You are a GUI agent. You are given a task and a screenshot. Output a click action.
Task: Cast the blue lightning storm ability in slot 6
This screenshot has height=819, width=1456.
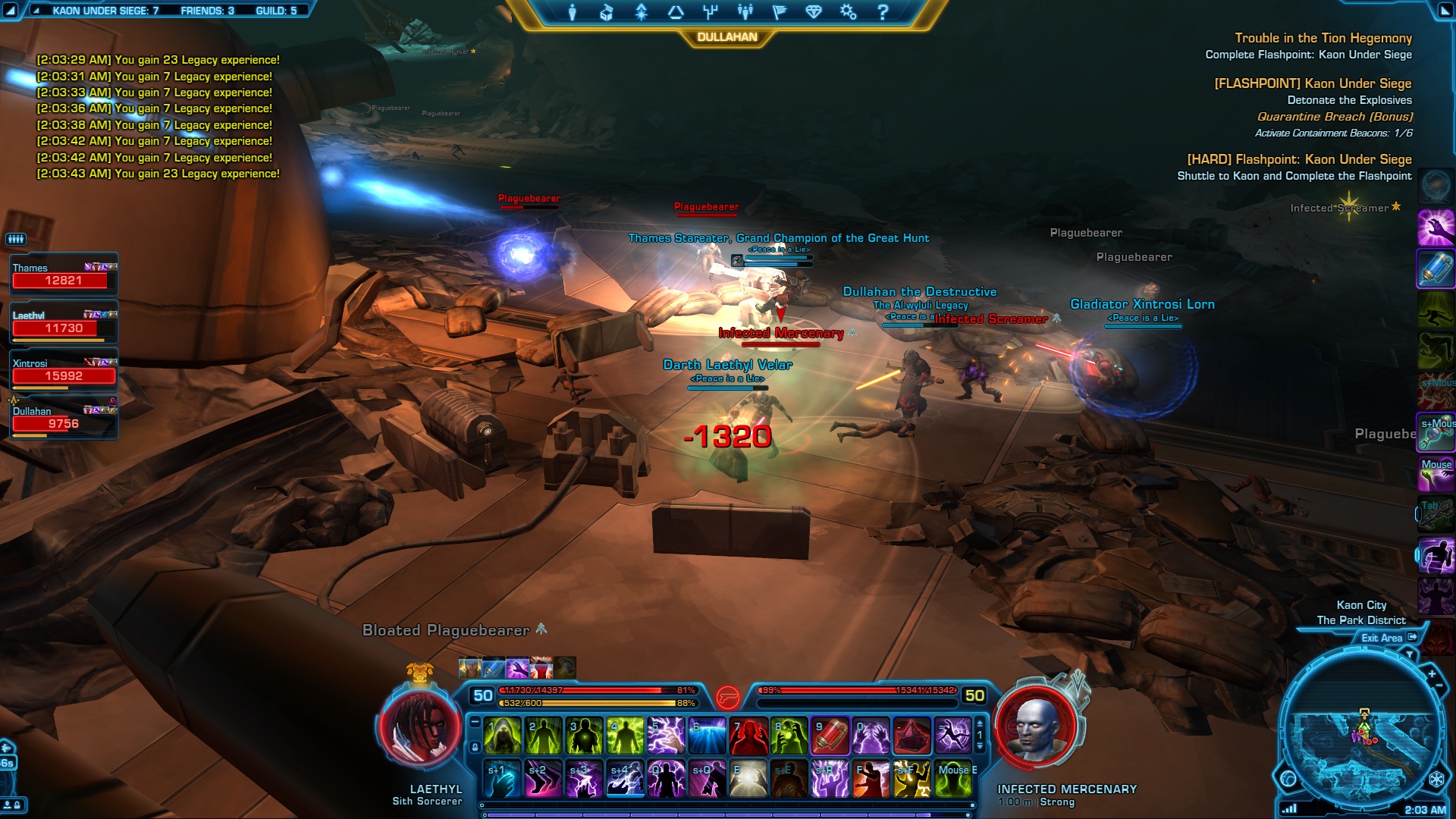coord(708,736)
